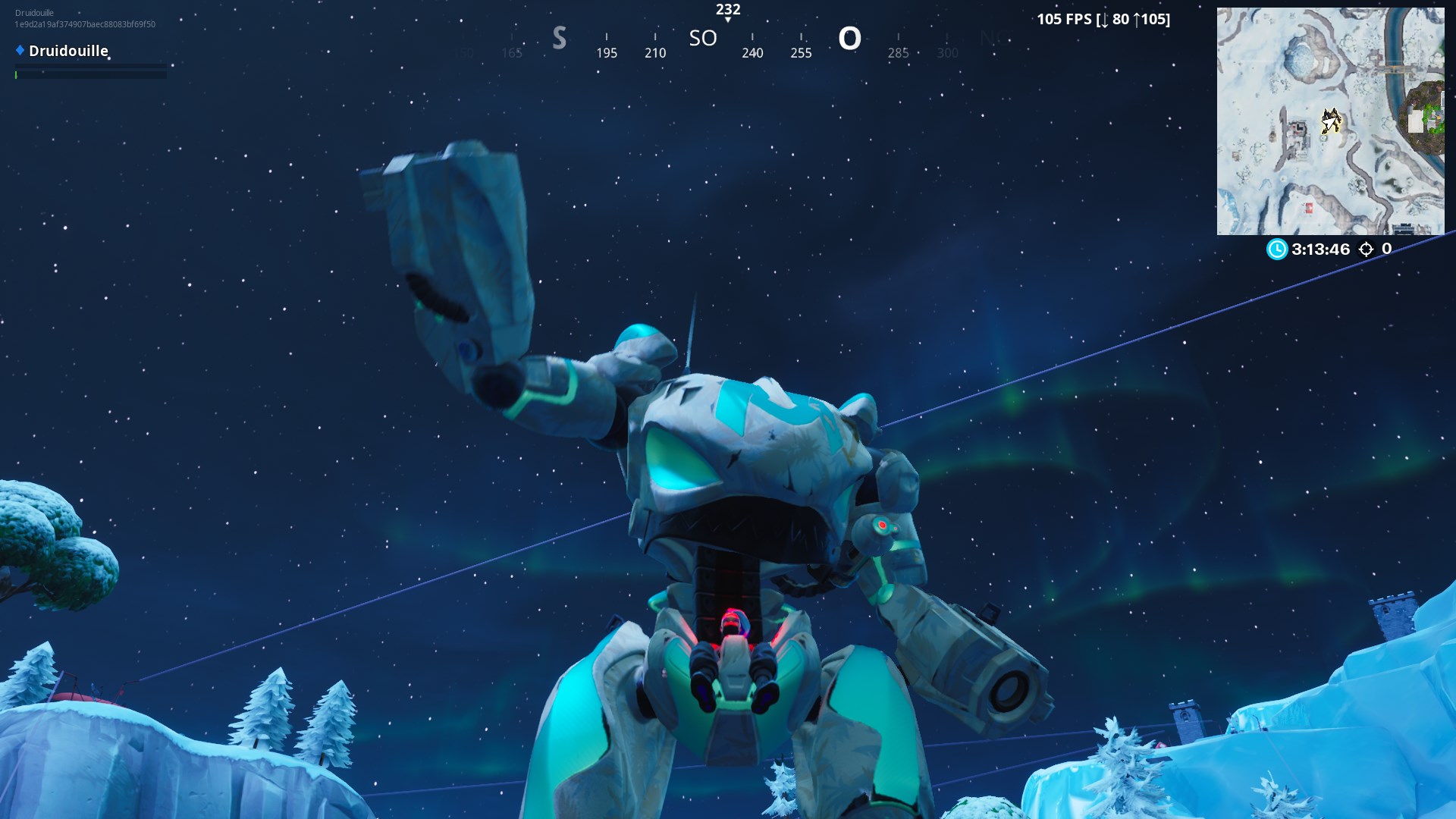This screenshot has height=819, width=1456.
Task: Expand the match timer showing 3:13:46
Action: coord(1321,249)
